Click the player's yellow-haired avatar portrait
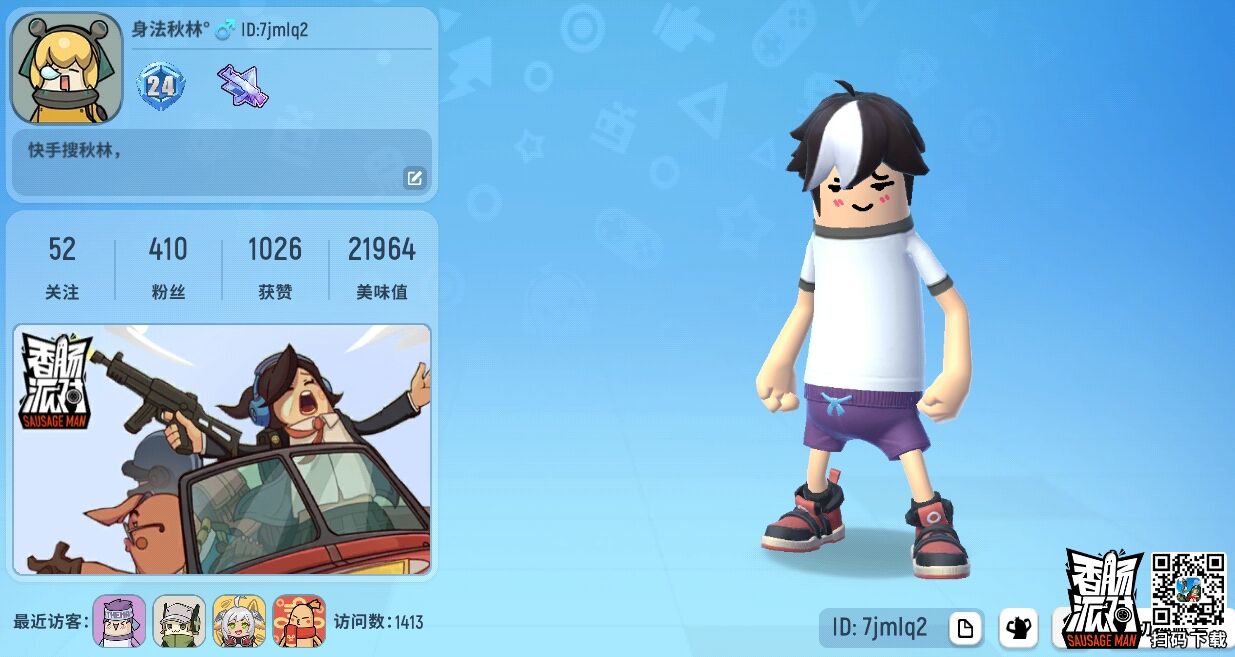 (66, 68)
